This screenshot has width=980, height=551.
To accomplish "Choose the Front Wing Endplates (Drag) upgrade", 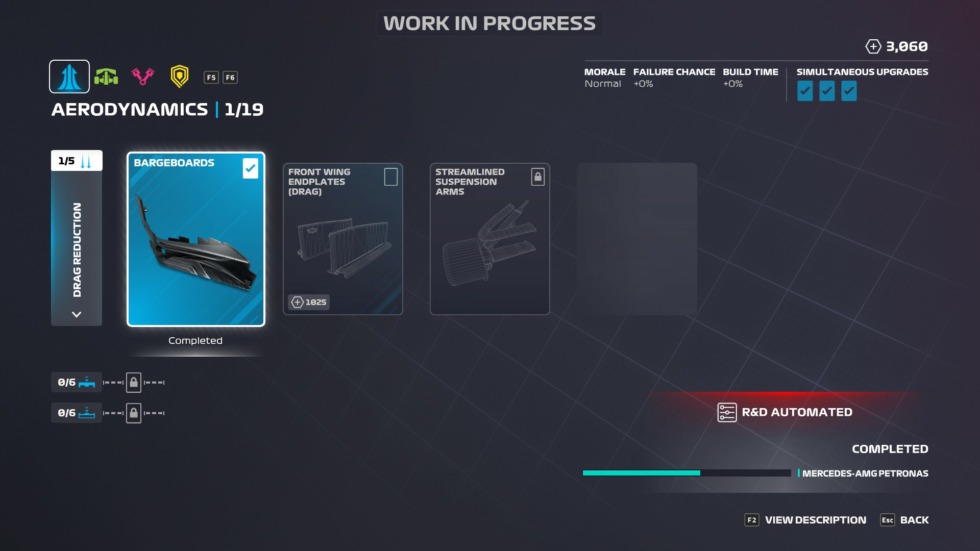I will pos(343,239).
